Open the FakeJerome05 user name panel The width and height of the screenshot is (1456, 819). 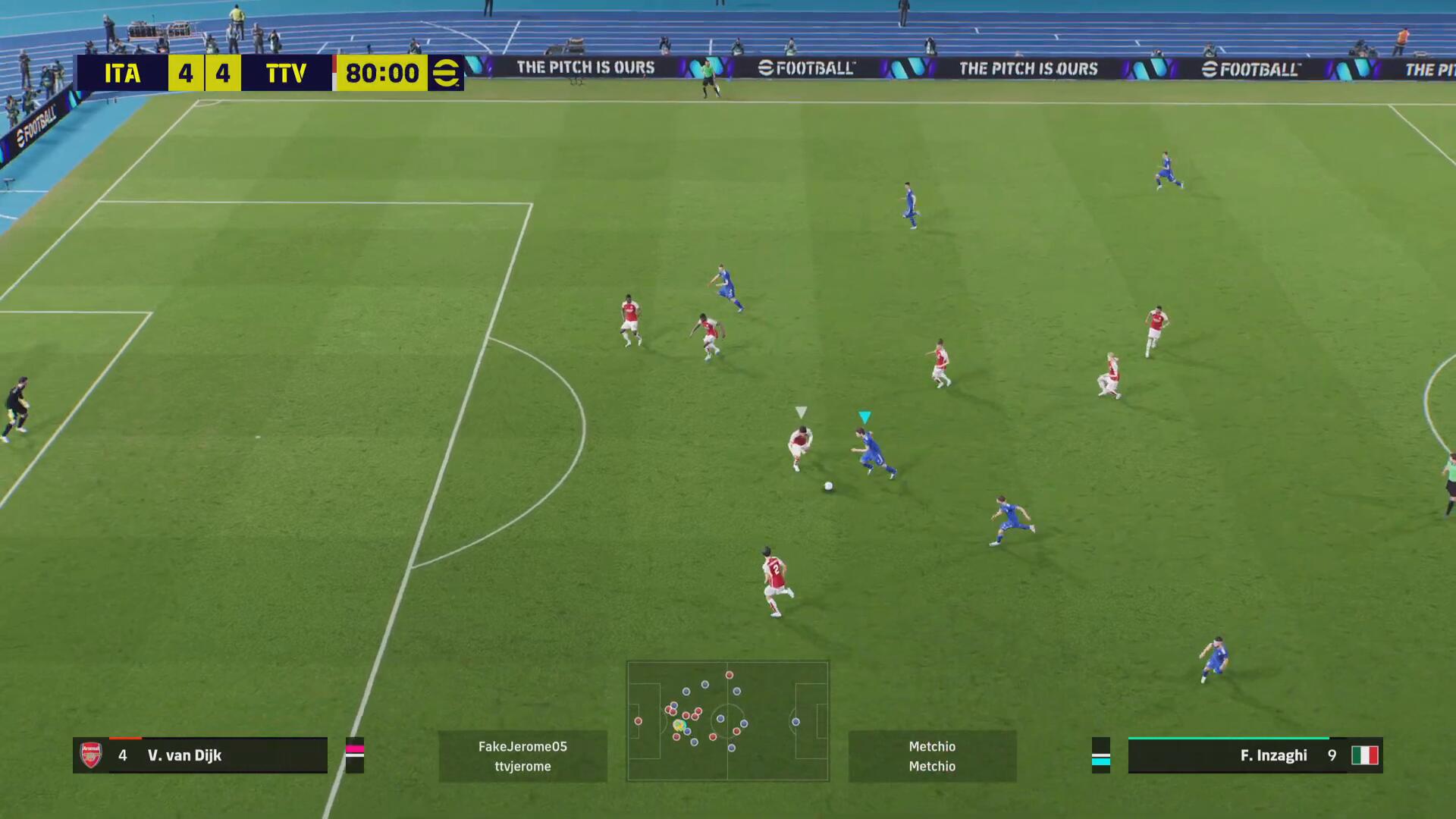(x=522, y=756)
